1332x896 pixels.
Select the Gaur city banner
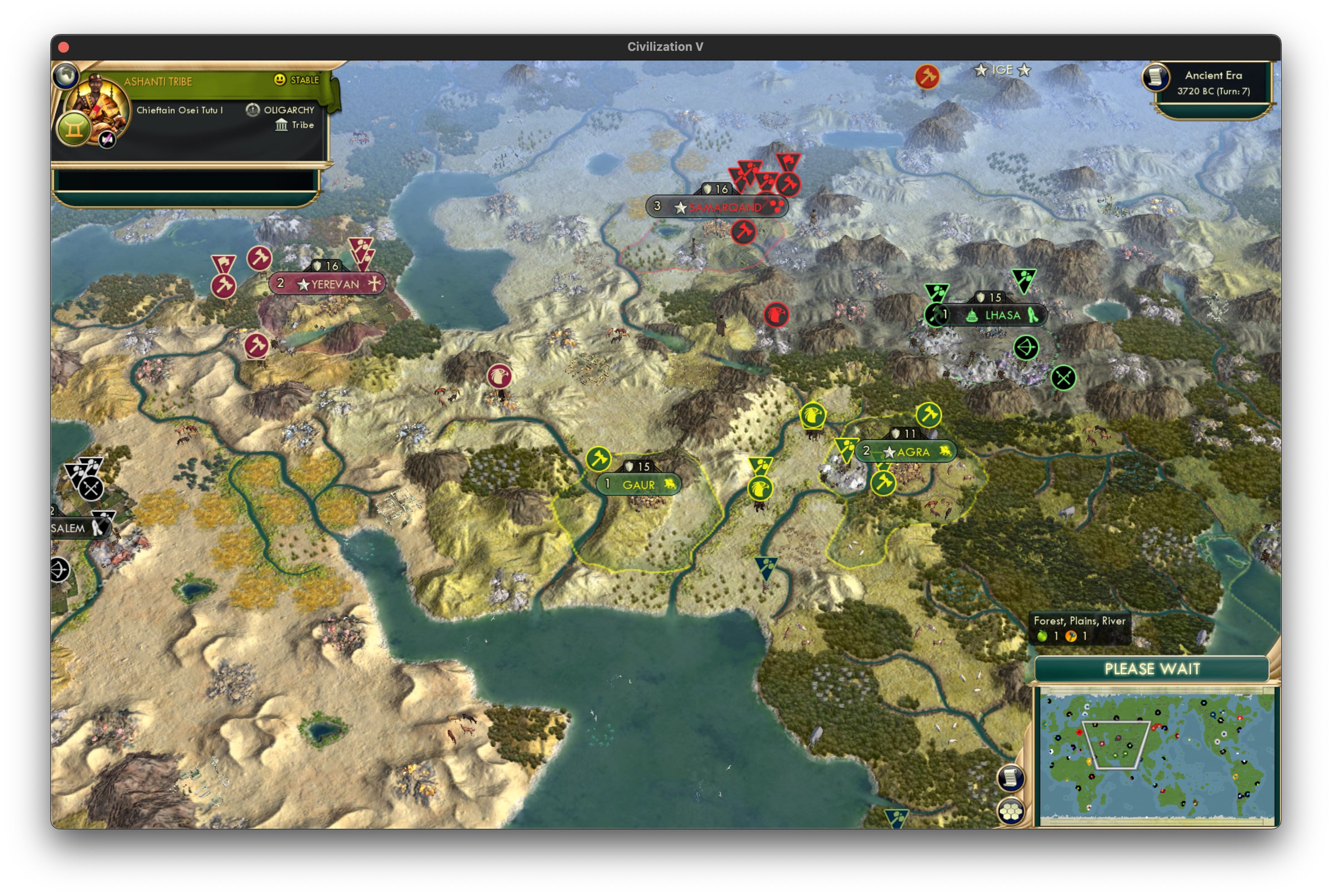point(640,484)
